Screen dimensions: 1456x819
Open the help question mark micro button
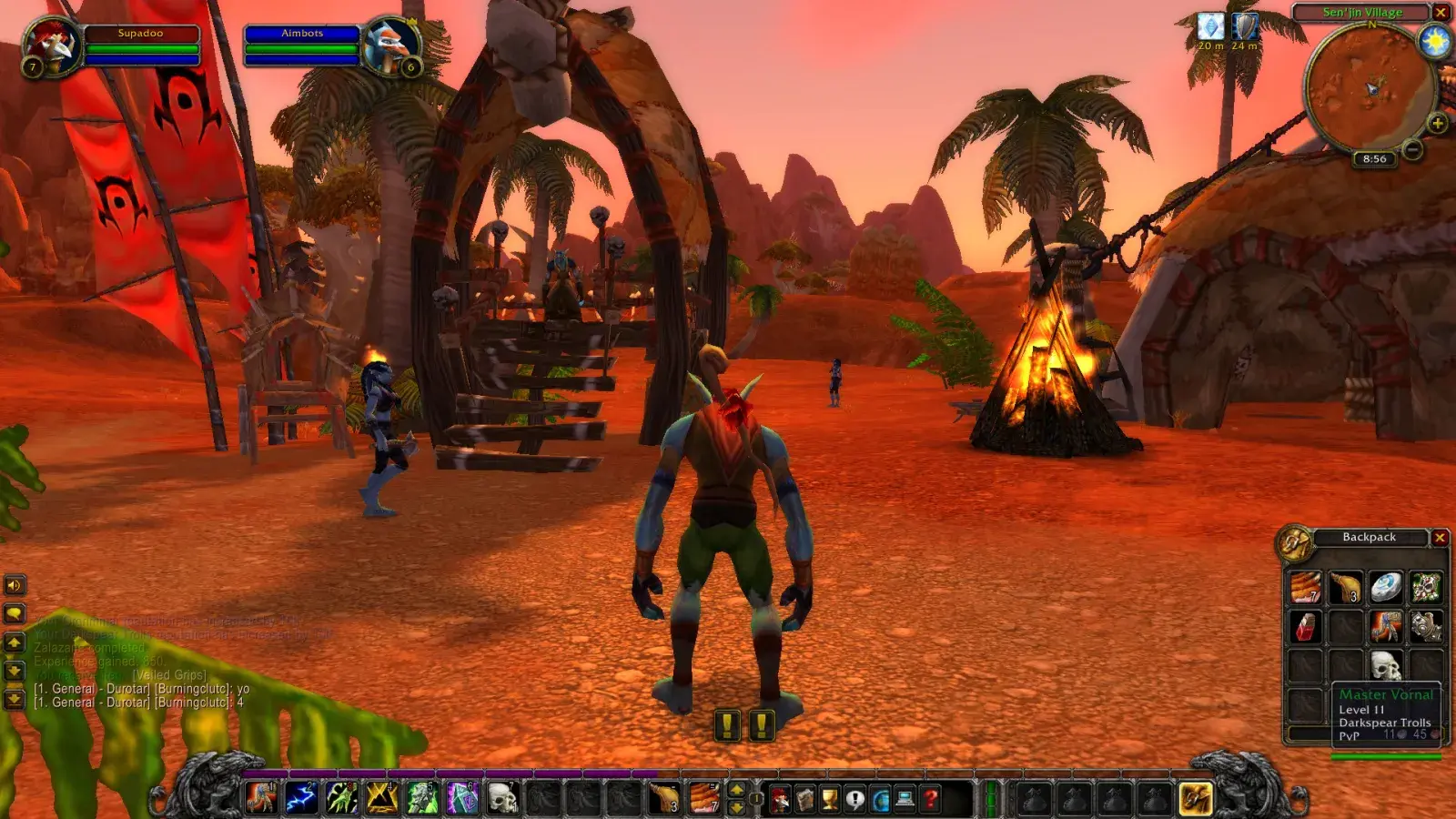point(930,799)
